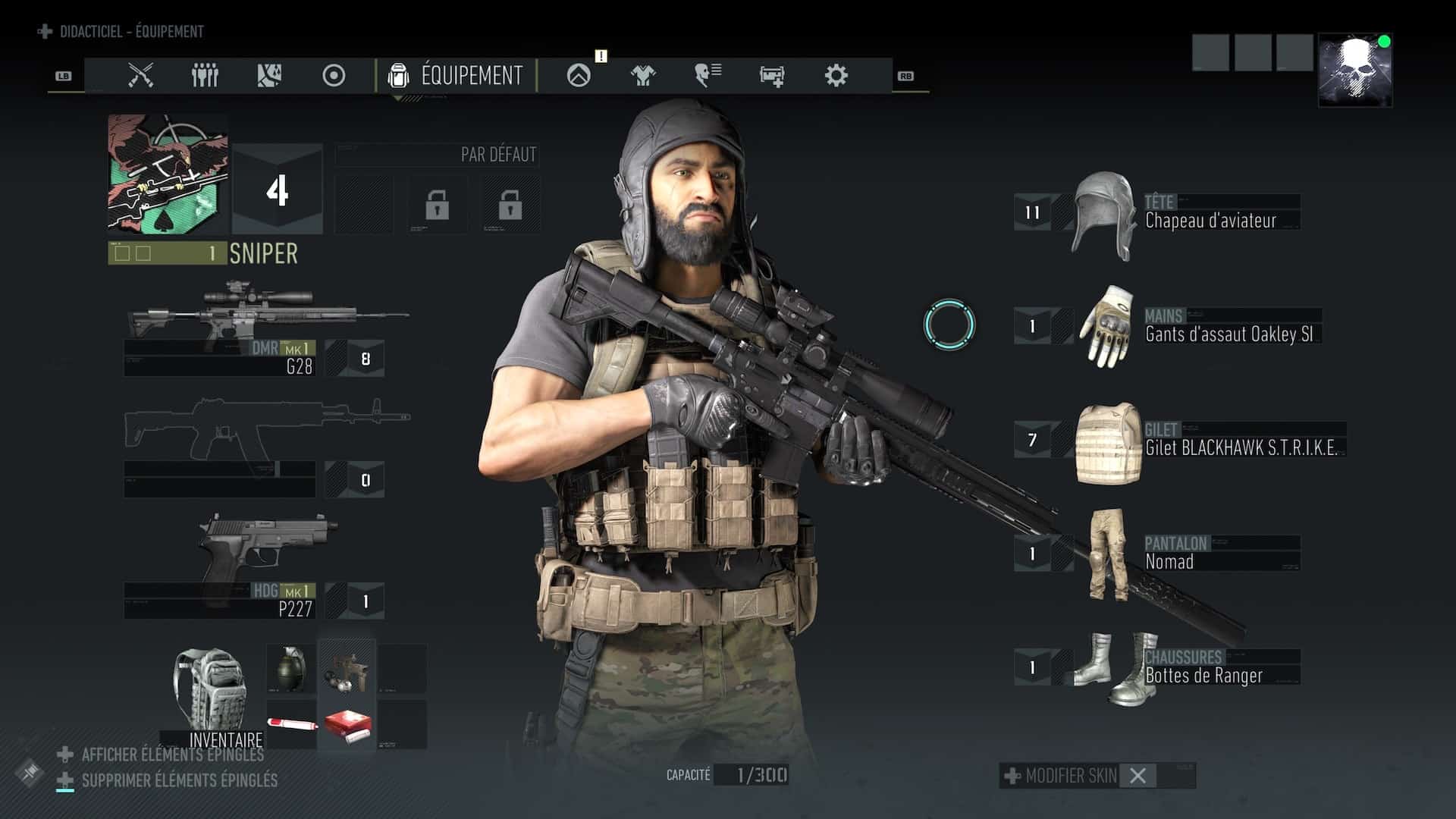Select the Équipement tab
The height and width of the screenshot is (819, 1456).
coord(456,75)
